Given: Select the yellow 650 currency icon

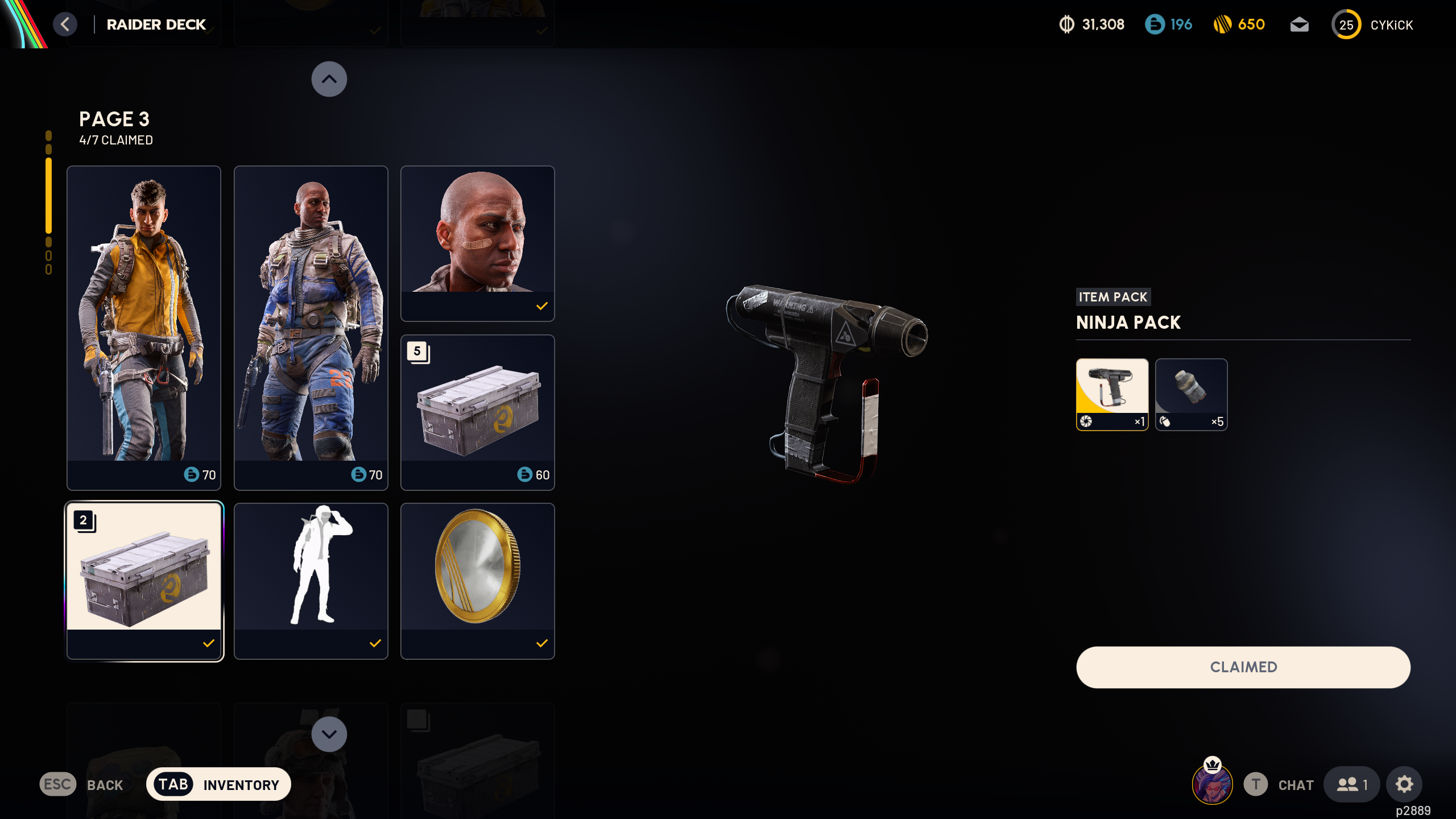Looking at the screenshot, I should coord(1224,24).
